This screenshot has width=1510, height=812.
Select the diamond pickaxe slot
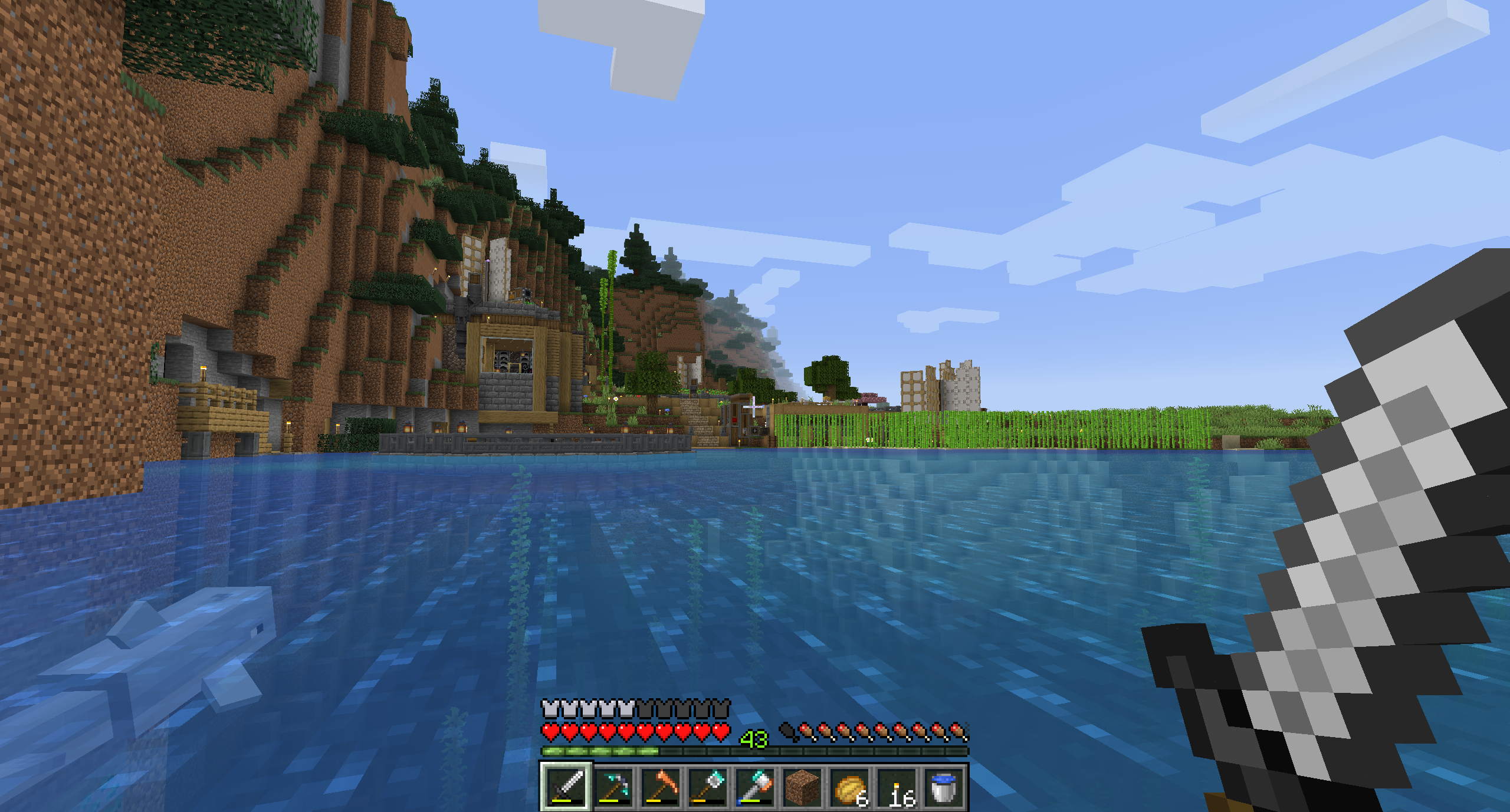(613, 786)
